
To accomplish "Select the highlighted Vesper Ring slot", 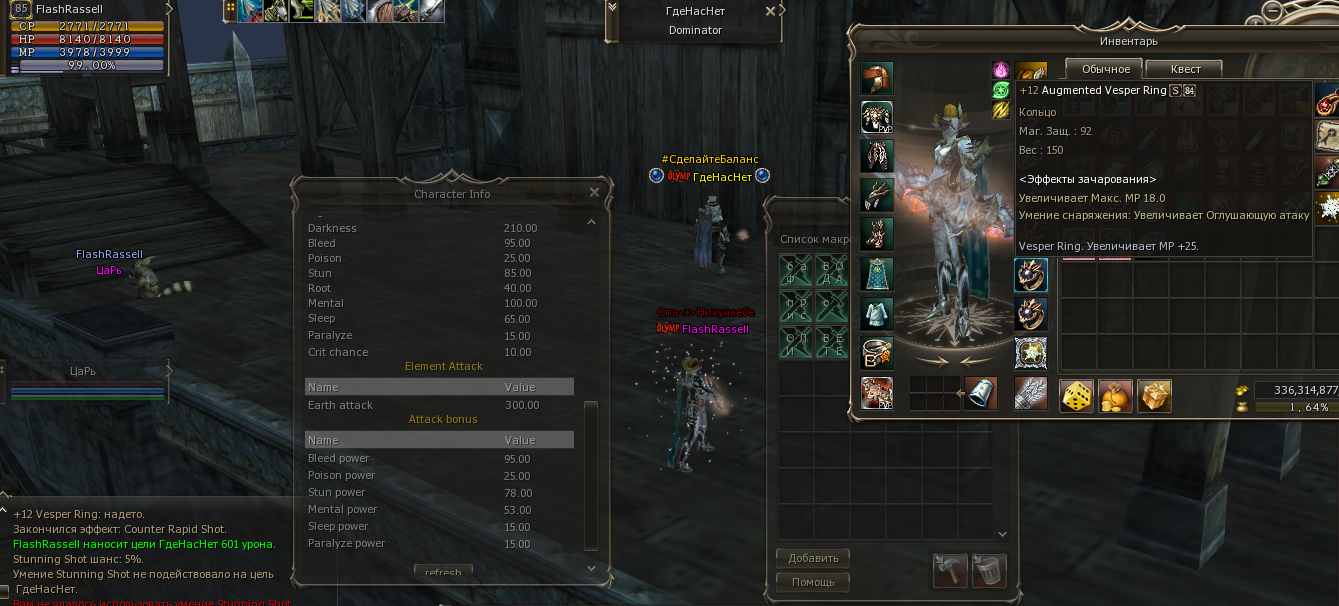I will coord(1031,275).
